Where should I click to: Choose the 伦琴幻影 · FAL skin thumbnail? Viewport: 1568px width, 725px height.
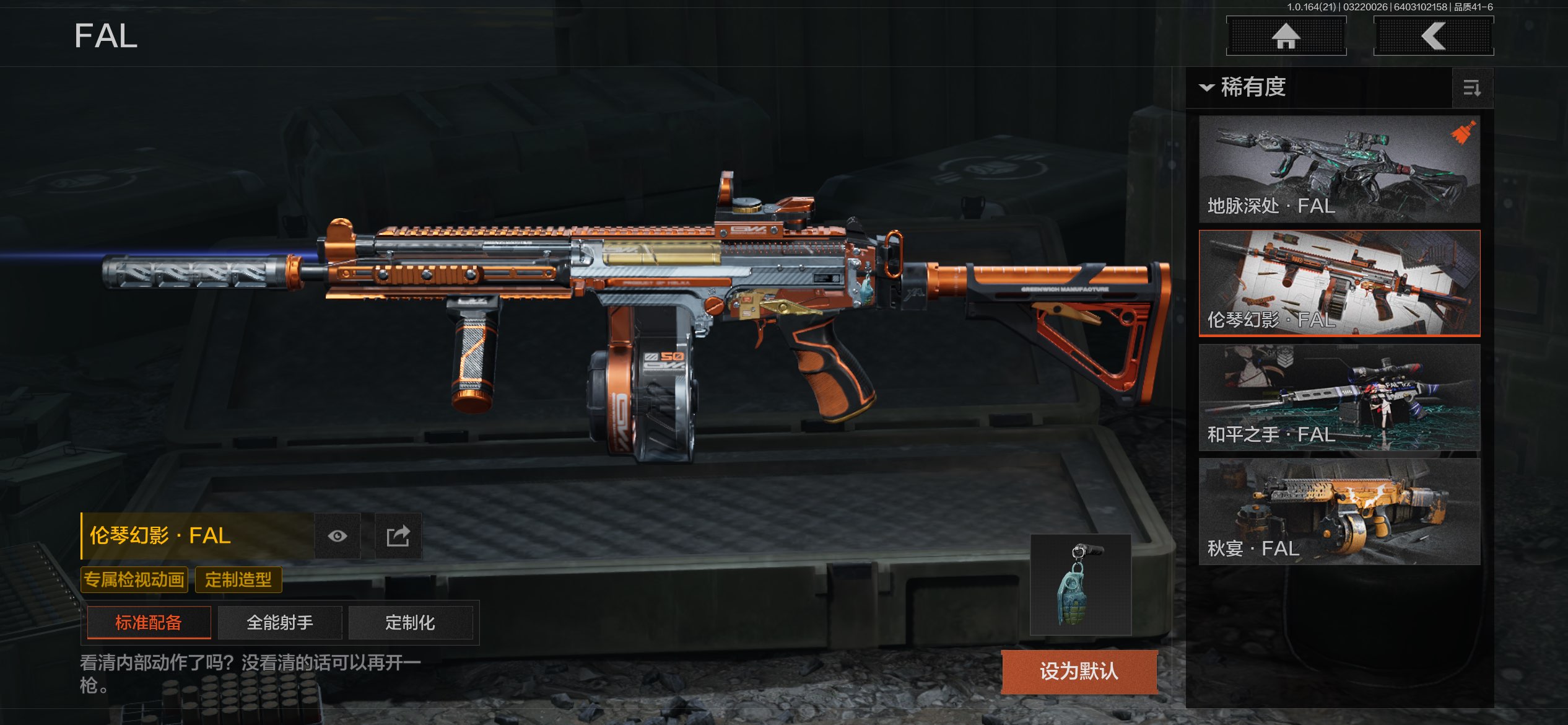(x=1339, y=283)
